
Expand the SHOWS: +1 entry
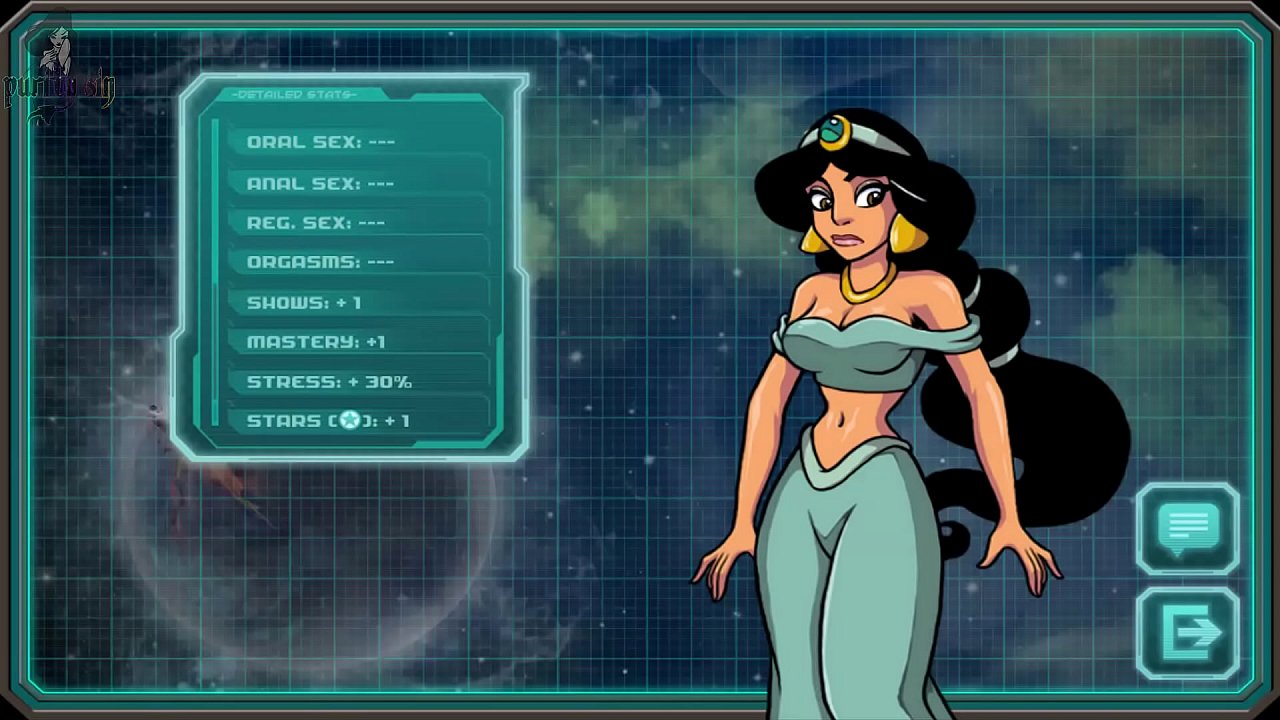coord(304,302)
